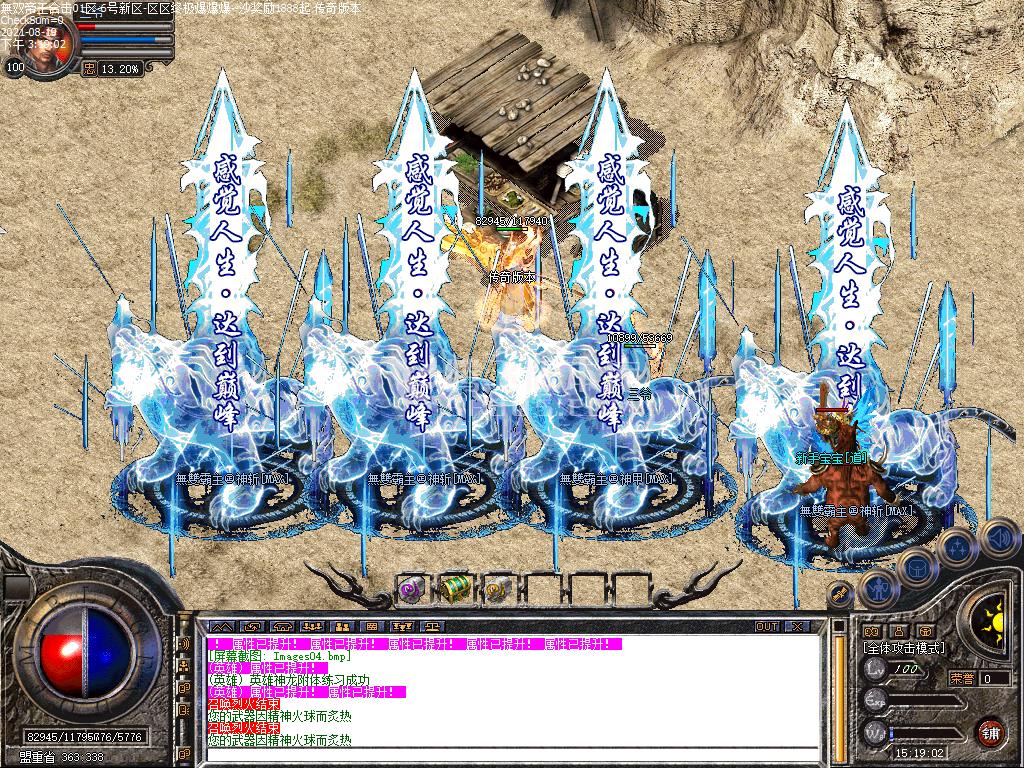Use the yellow scroll in the belt bar
This screenshot has width=1024, height=768.
497,589
